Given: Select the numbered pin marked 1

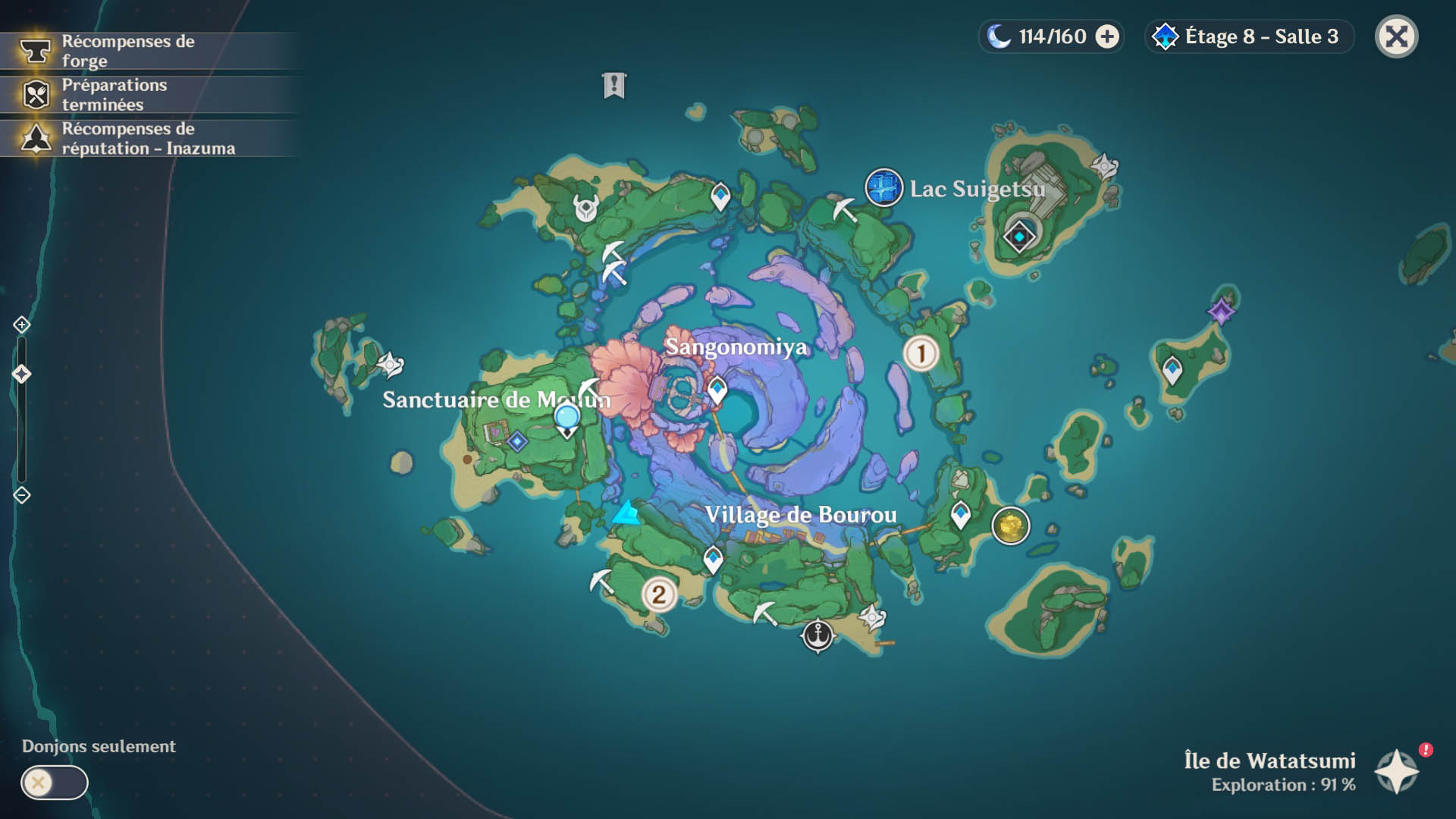Looking at the screenshot, I should click(921, 353).
